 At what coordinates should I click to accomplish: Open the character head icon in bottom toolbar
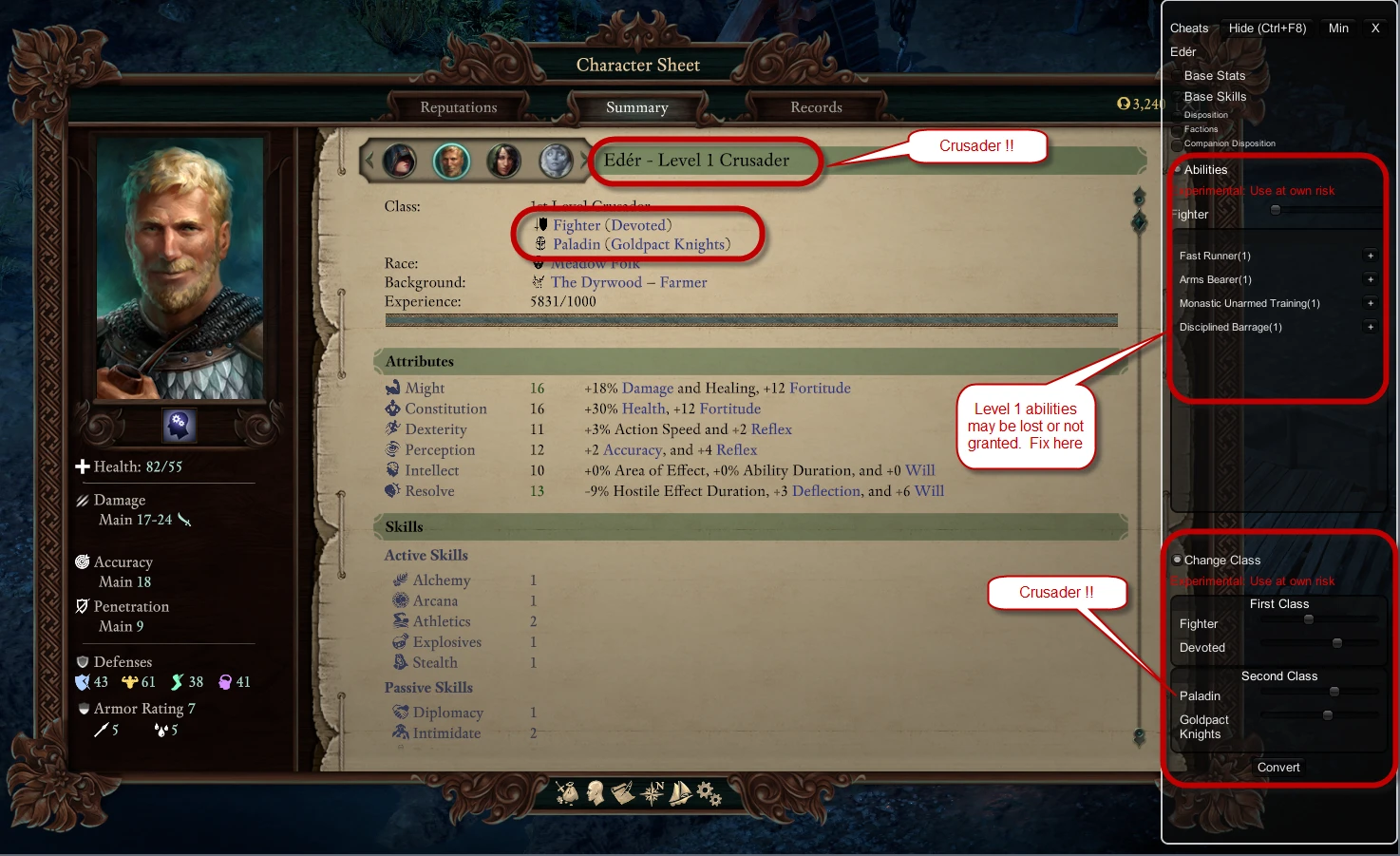(x=596, y=793)
